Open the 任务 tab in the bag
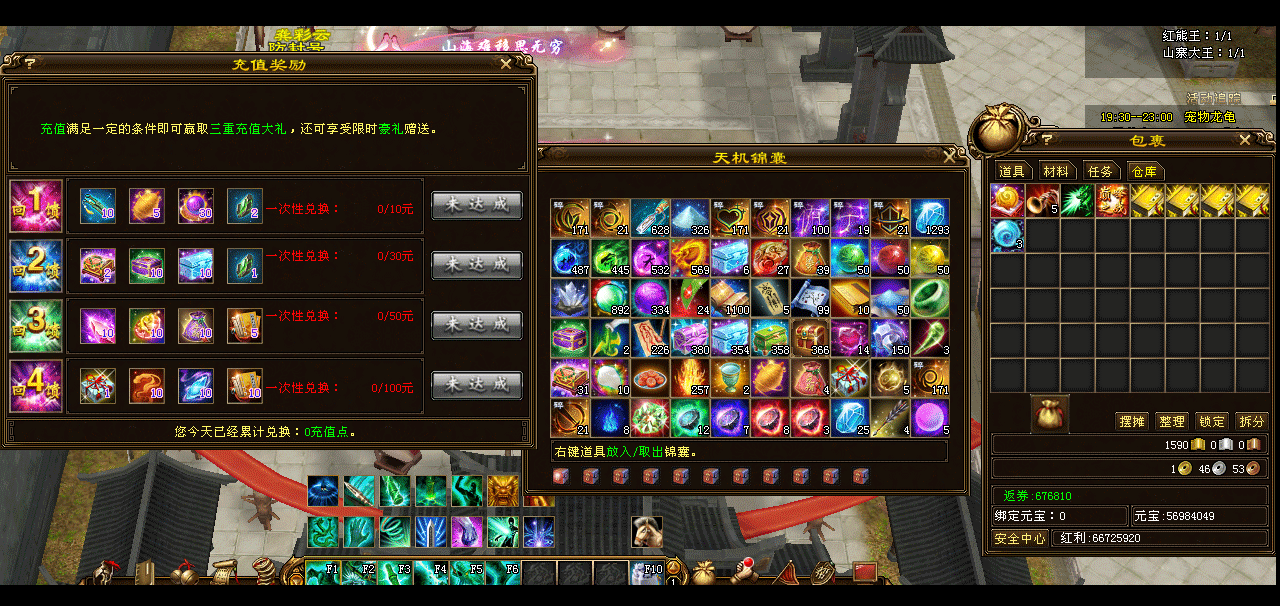This screenshot has width=1280, height=606. point(1100,171)
